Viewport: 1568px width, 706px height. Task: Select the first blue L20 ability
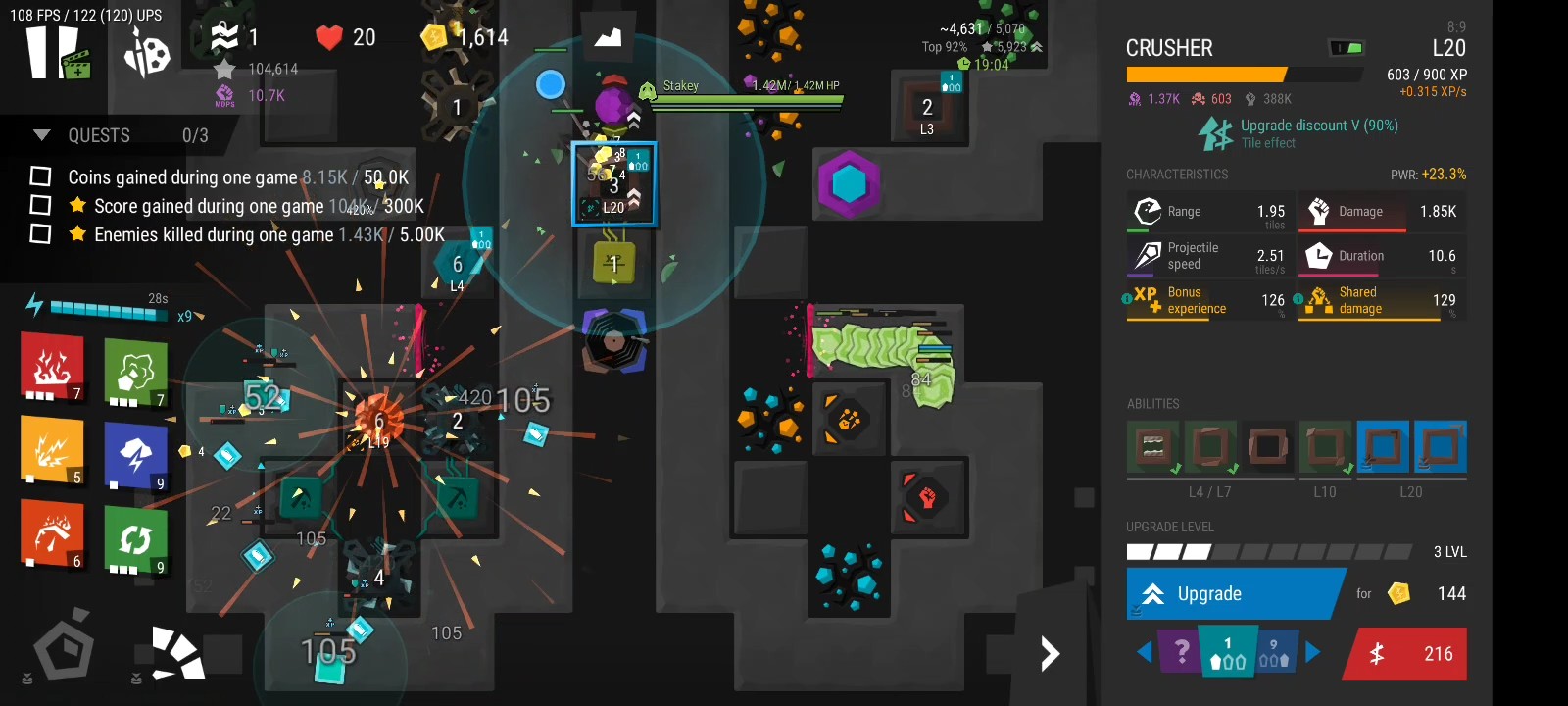[1383, 446]
